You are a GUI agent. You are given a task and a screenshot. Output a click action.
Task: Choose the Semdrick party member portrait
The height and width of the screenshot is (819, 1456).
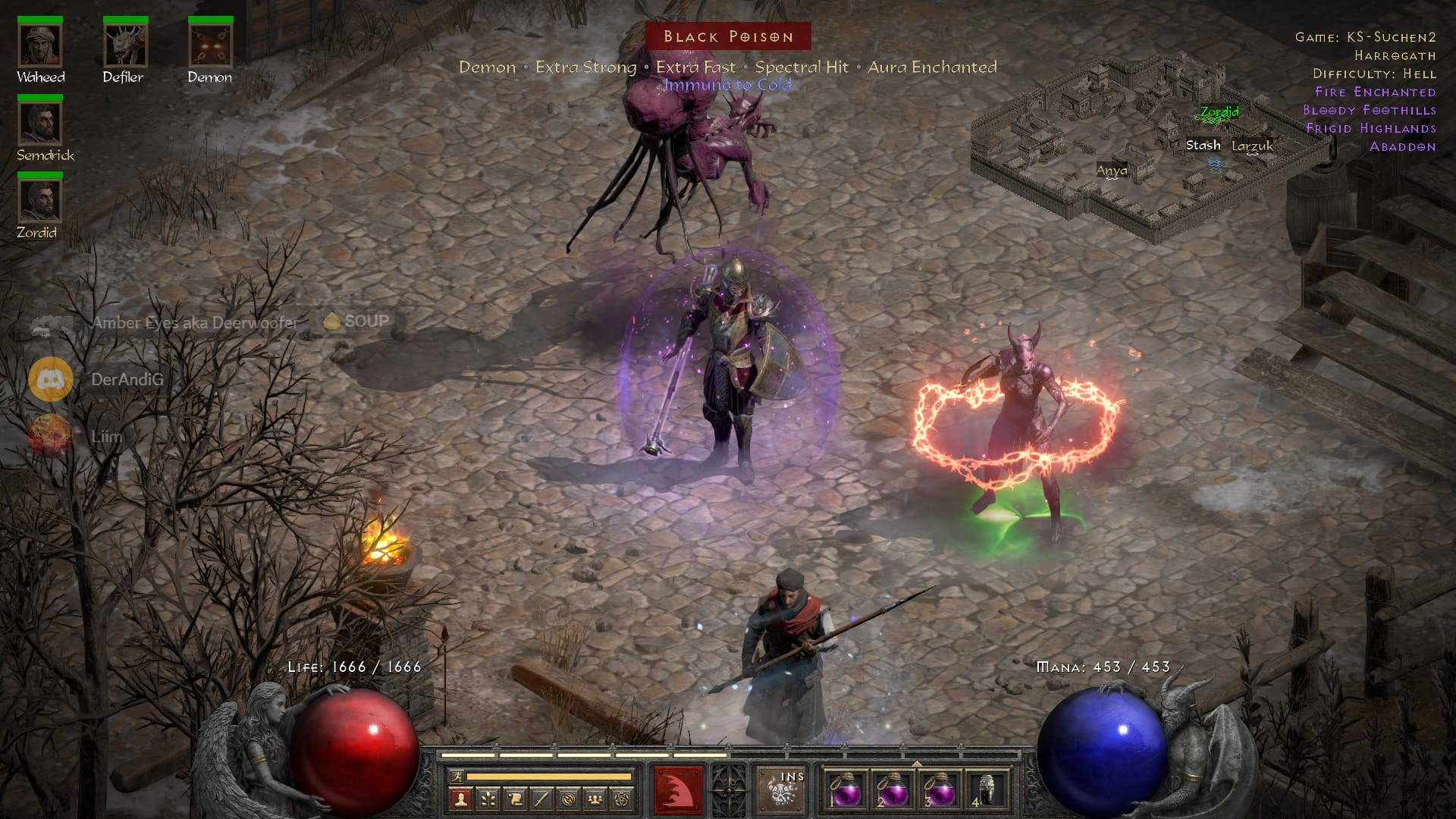[40, 124]
